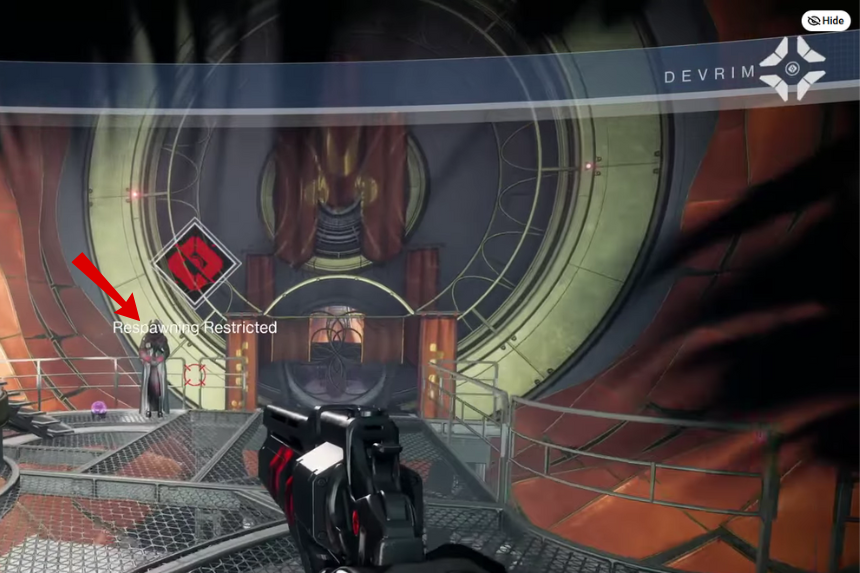This screenshot has width=860, height=573.
Task: Click the white emblem beside the Devrim name
Action: 792,68
